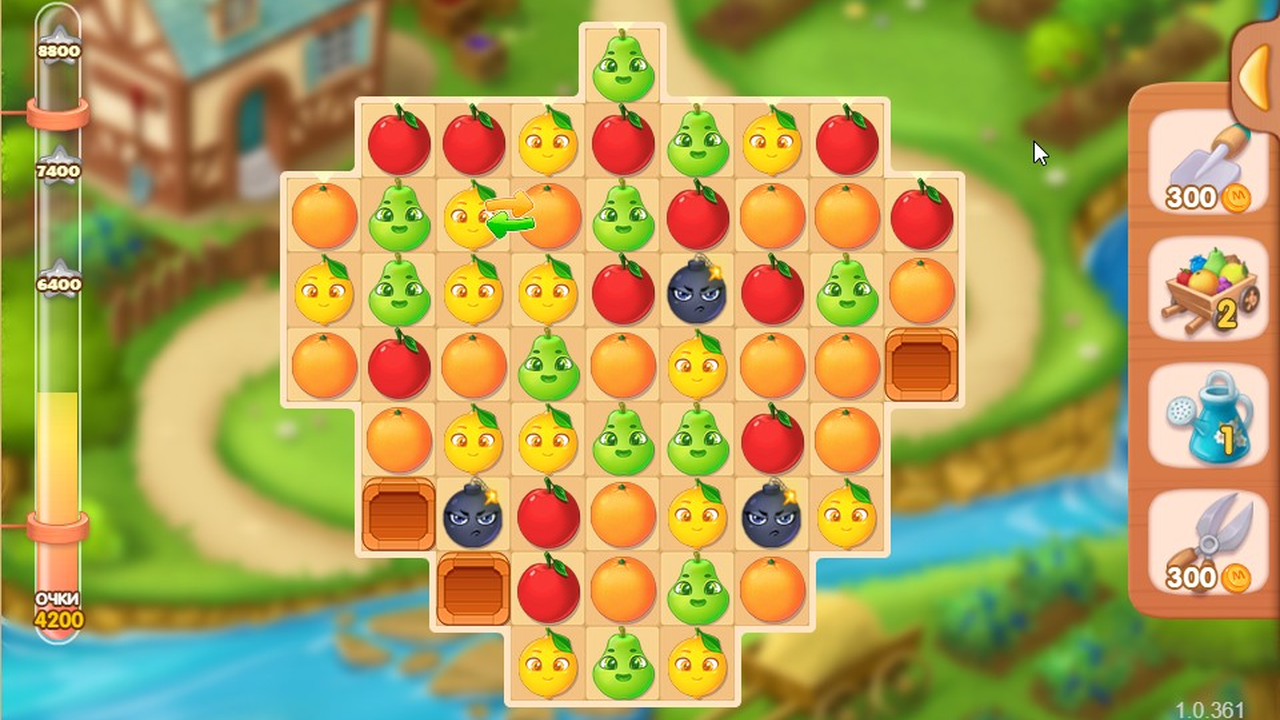Click the lowest wooden crate on the left side
The image size is (1280, 720).
coord(473,588)
